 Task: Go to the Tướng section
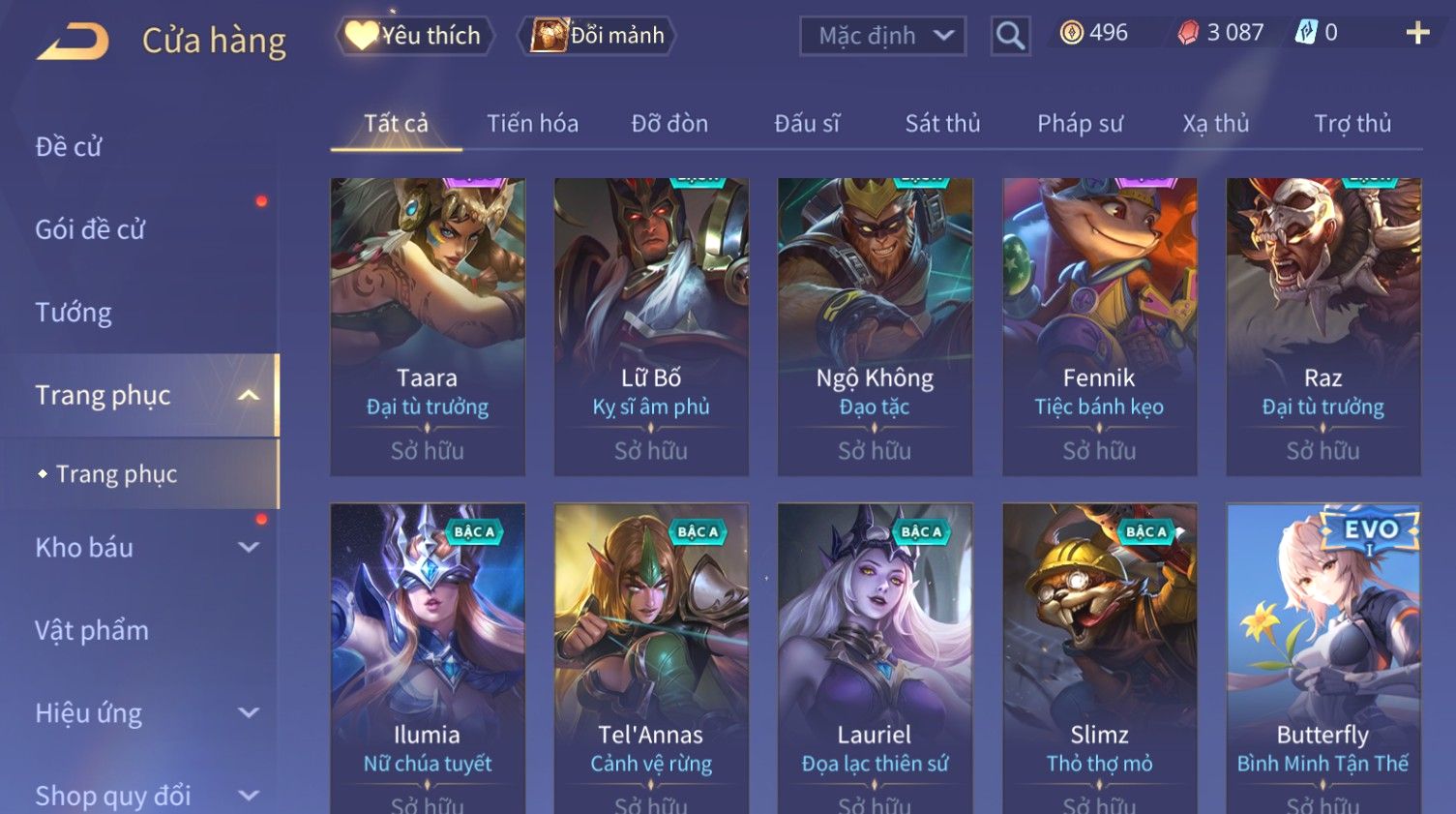(74, 313)
